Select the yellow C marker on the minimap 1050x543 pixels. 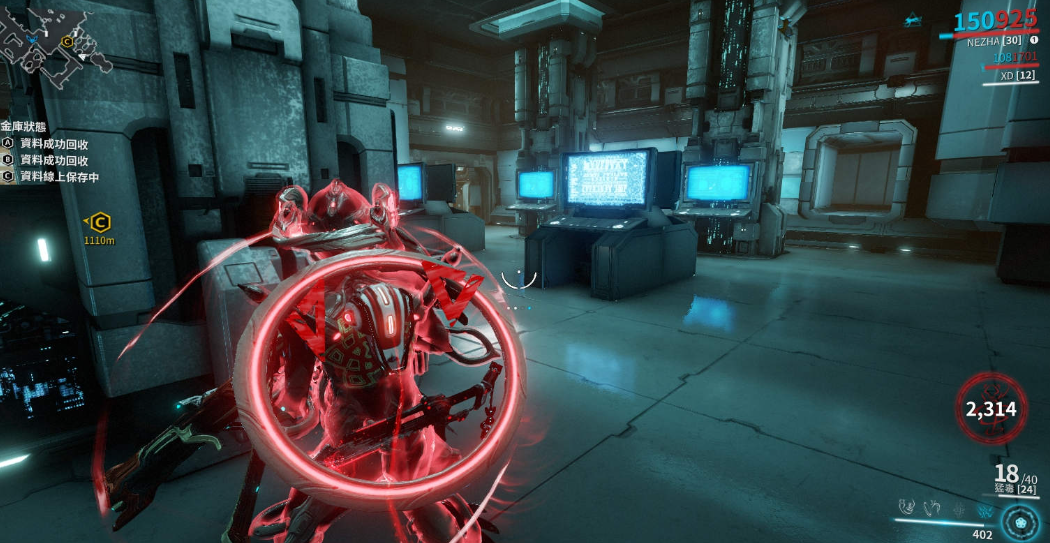tap(68, 41)
